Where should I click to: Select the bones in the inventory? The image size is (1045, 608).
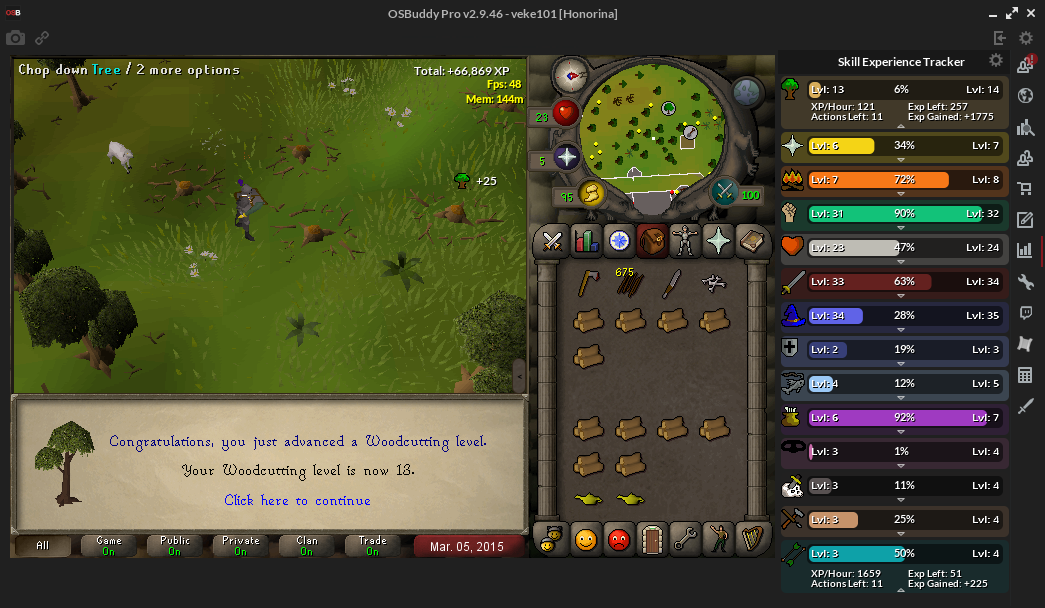[x=714, y=284]
